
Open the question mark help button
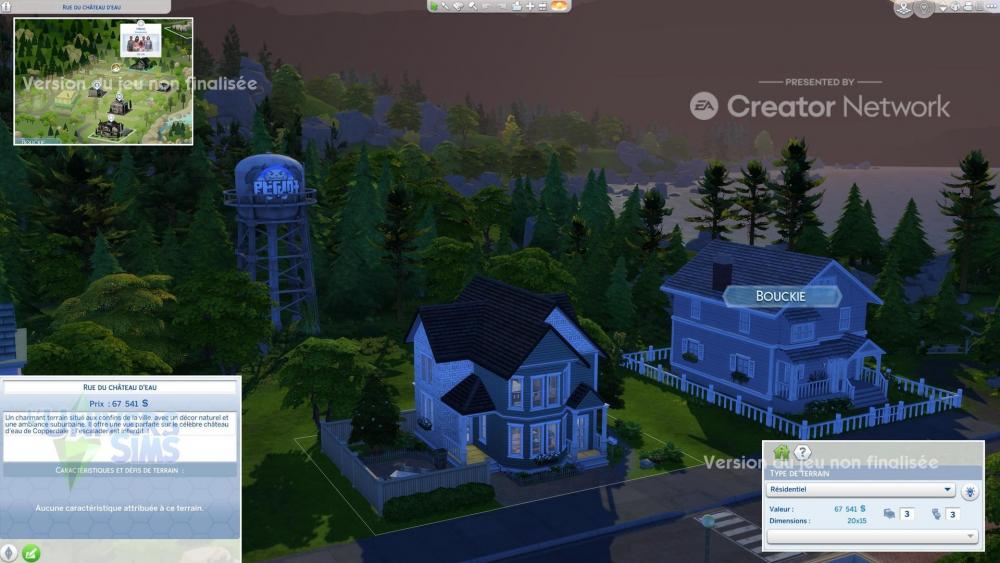pos(802,453)
